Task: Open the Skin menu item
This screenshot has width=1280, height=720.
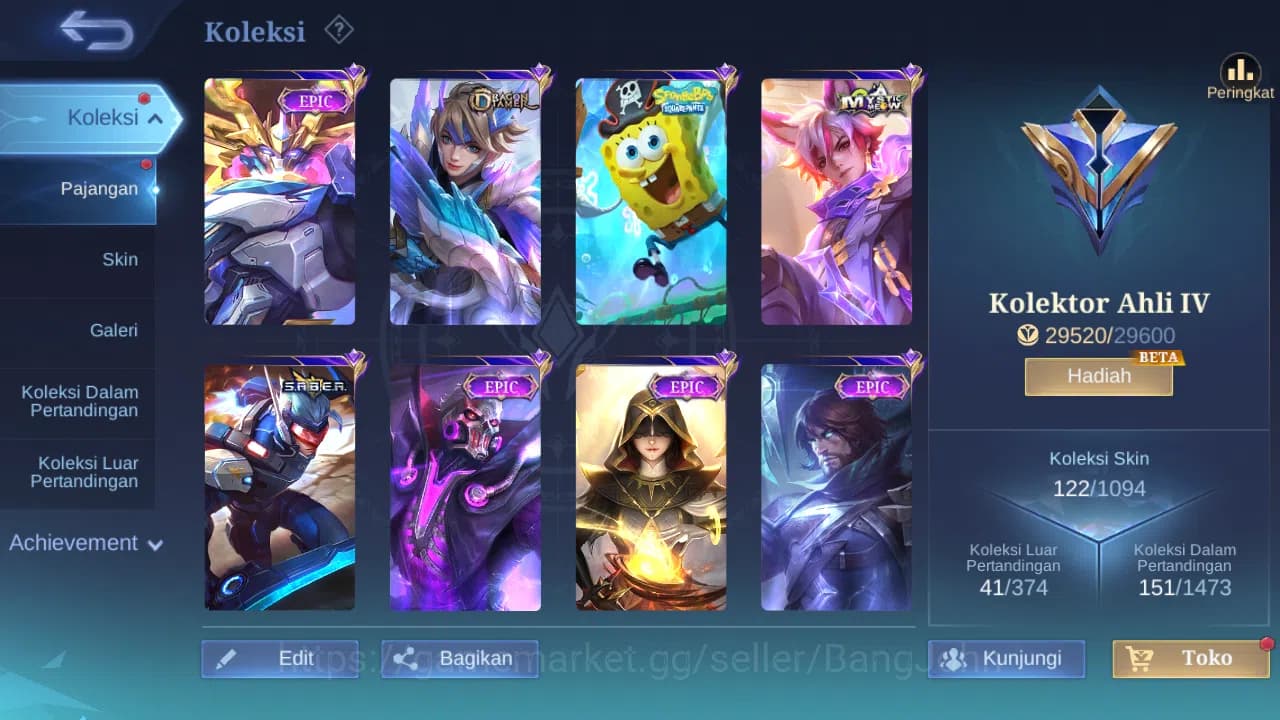Action: [120, 259]
